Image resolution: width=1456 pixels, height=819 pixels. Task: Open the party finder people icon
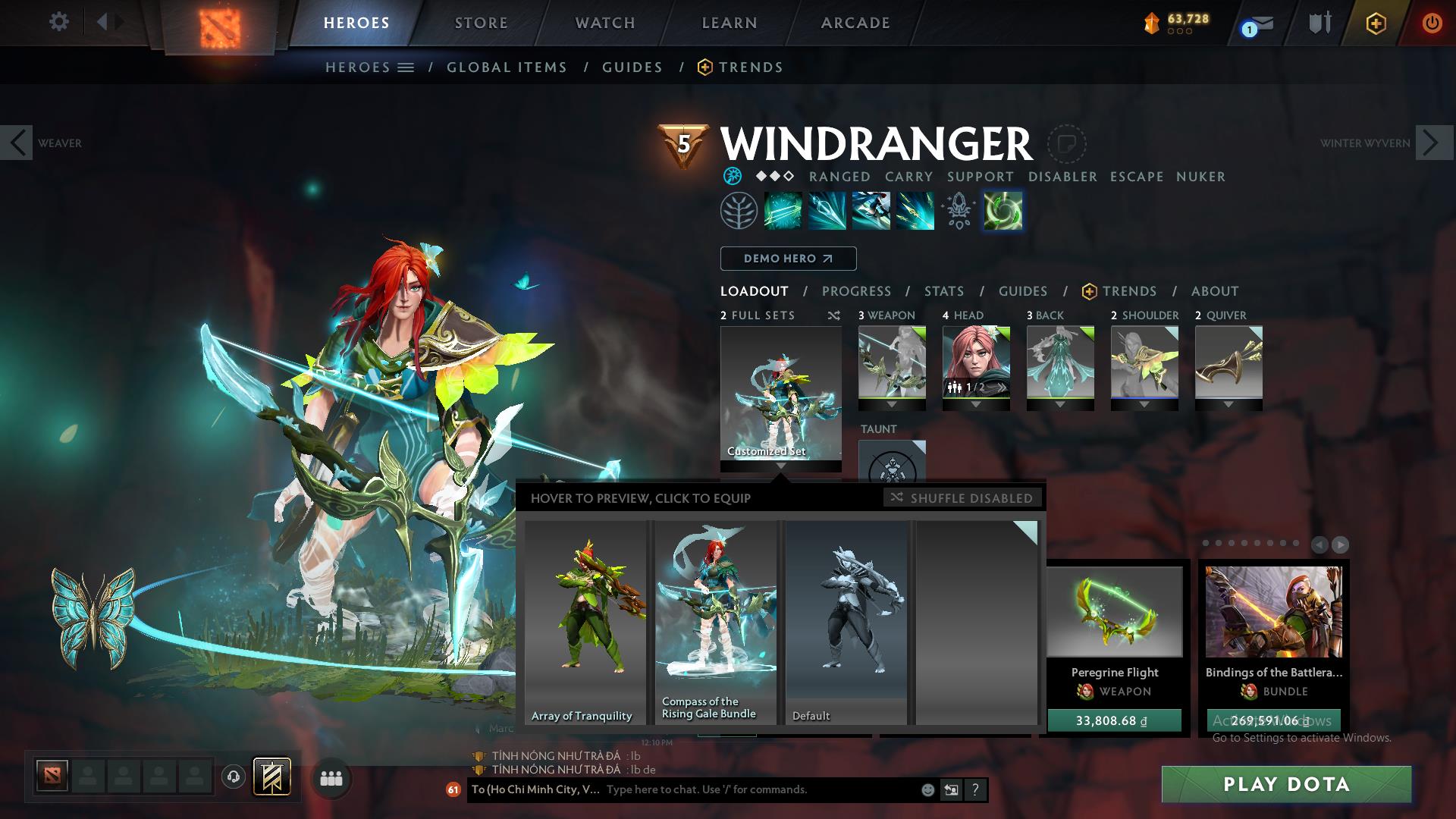(331, 777)
